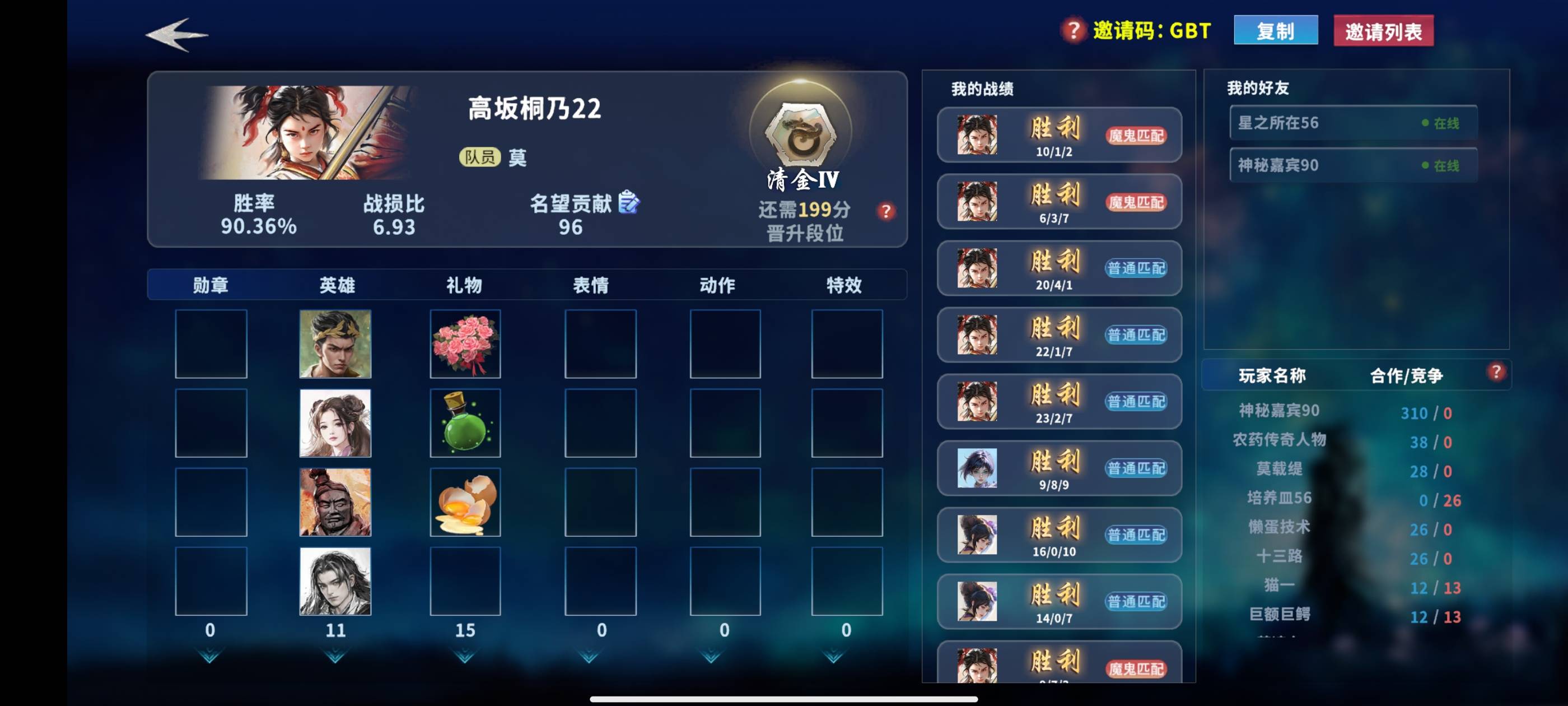Switch to the 表情 tab
The image size is (1568, 706).
[x=592, y=284]
